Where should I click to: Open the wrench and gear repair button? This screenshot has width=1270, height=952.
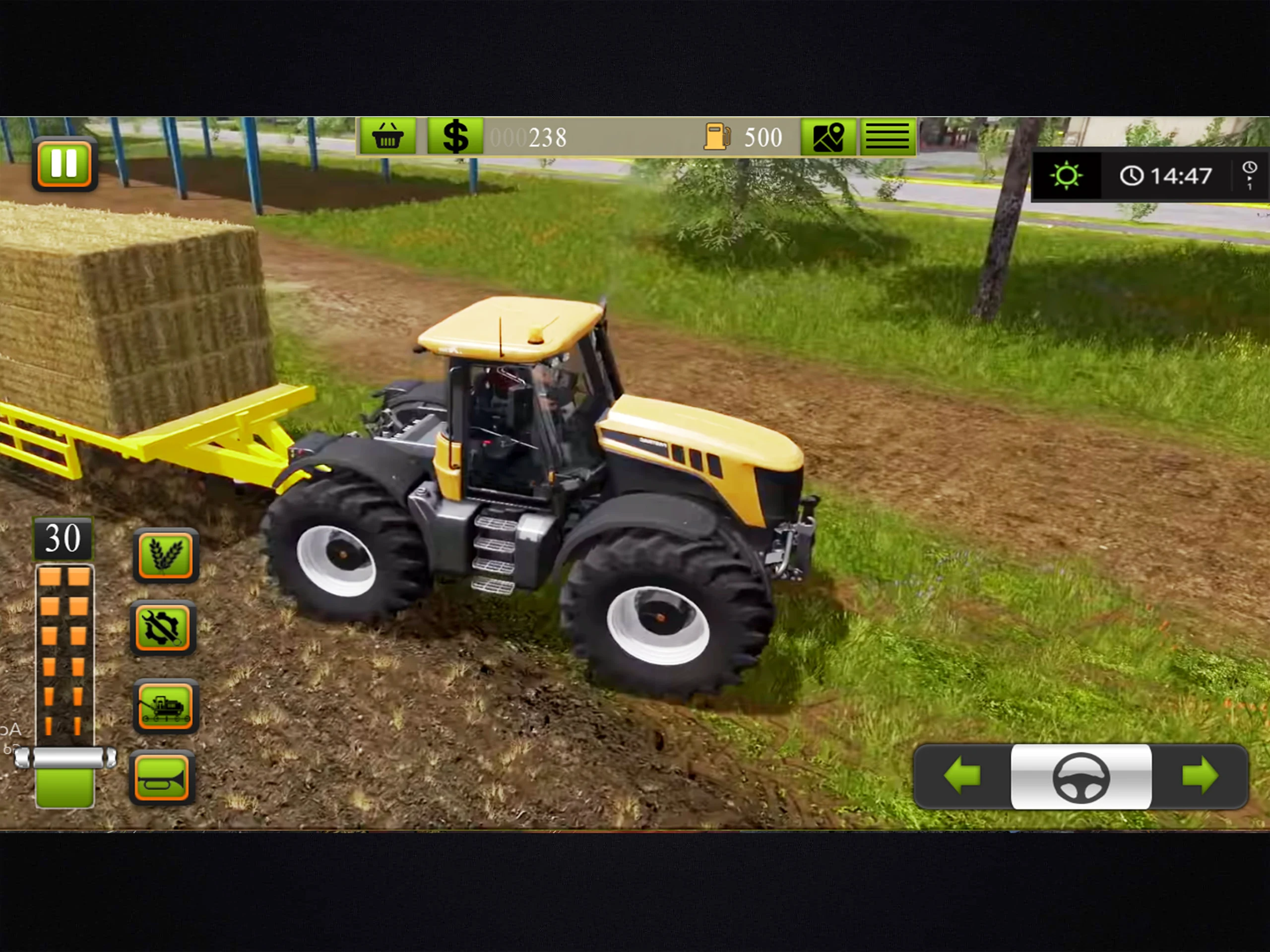[163, 628]
